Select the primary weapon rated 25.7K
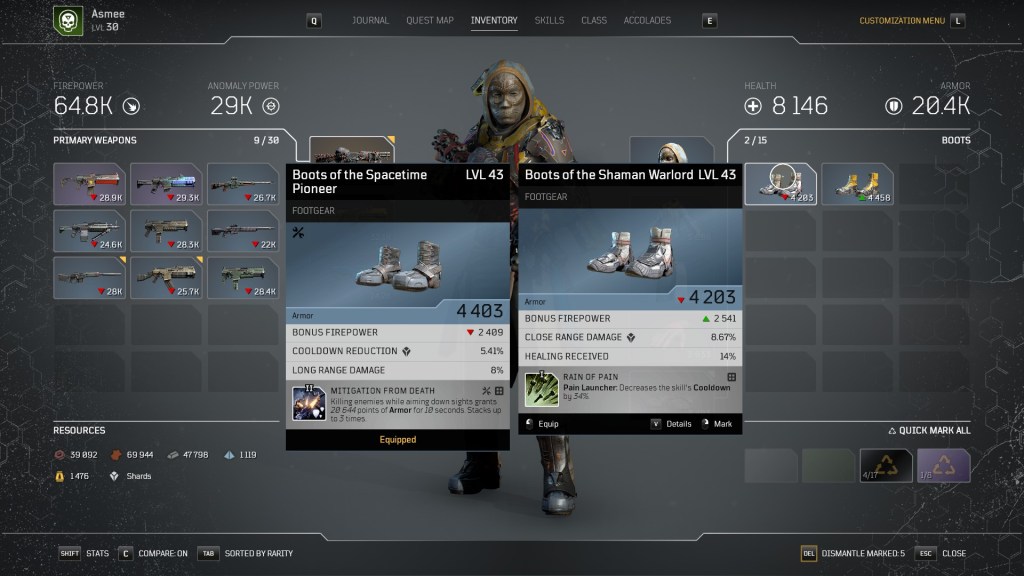Screen dimensions: 1024x576 166,277
